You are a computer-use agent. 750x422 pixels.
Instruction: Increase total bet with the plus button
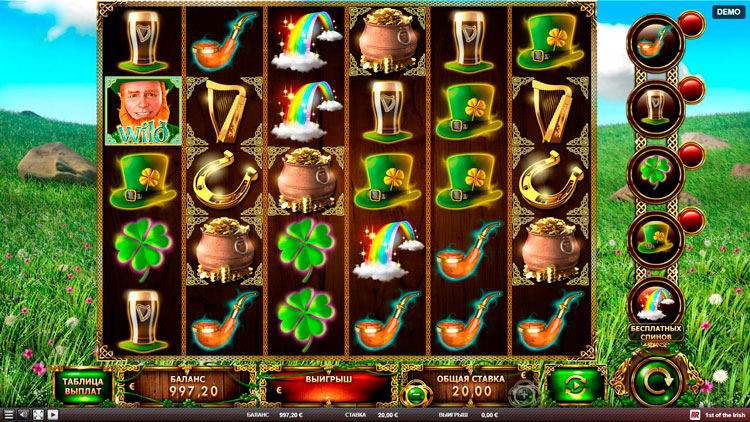coord(523,395)
